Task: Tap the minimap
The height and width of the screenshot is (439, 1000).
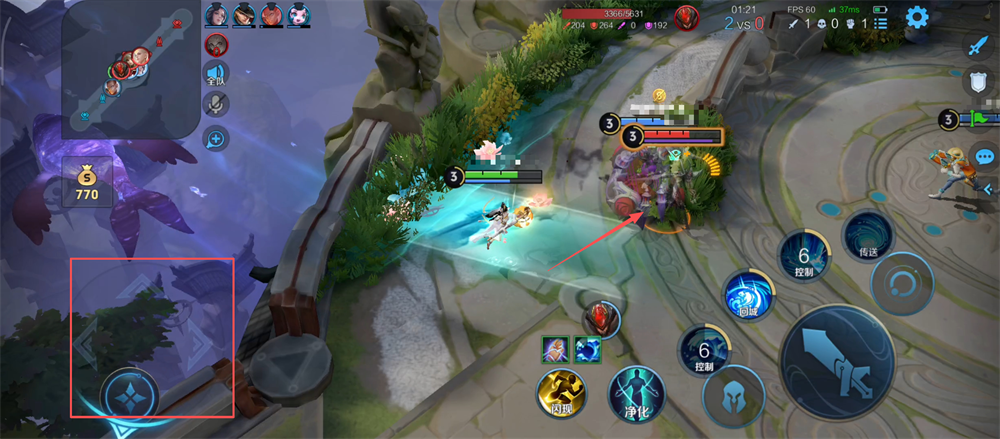Action: click(127, 70)
